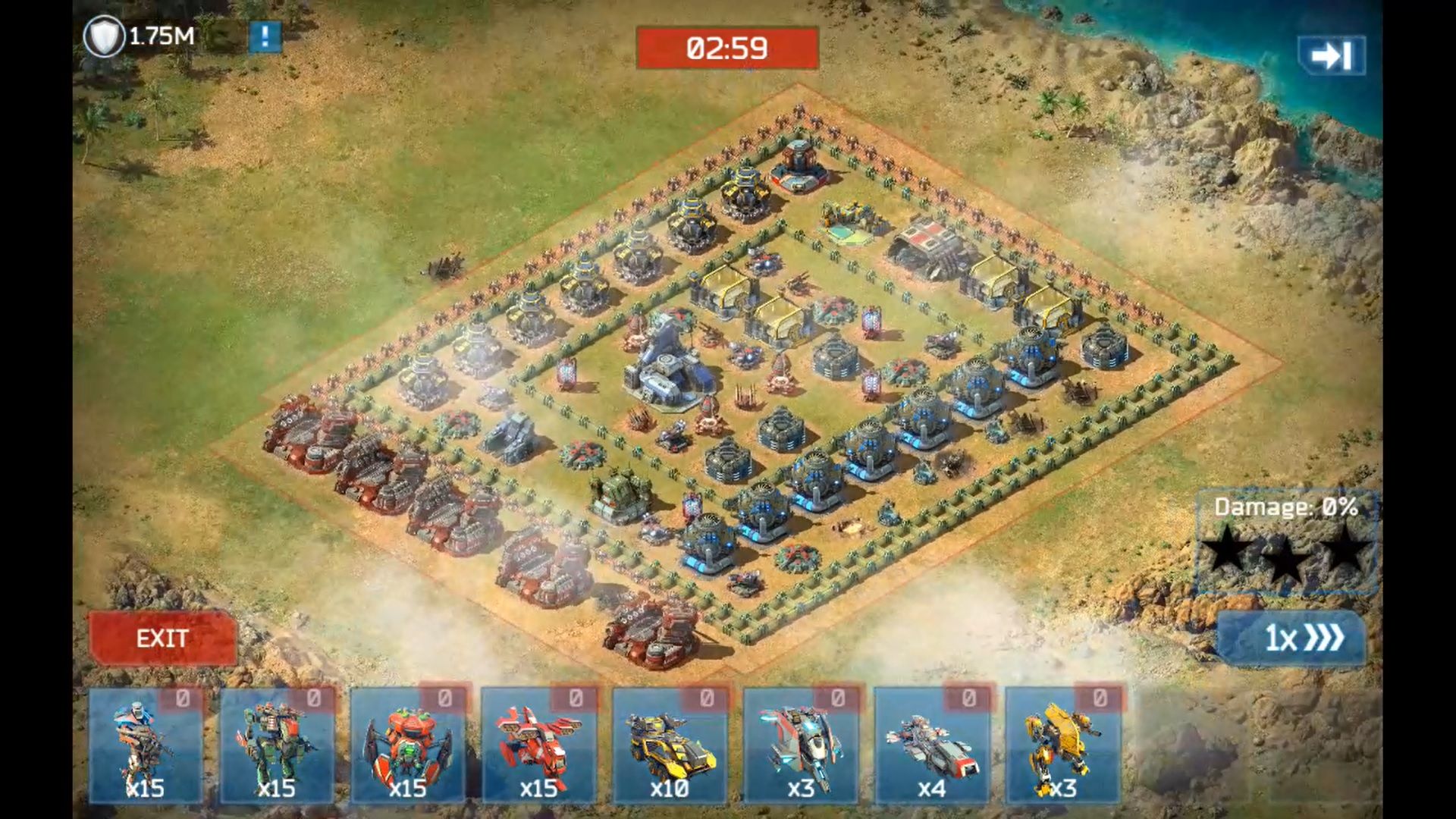
Task: Exit the battle with the red EXIT button
Action: (x=162, y=639)
